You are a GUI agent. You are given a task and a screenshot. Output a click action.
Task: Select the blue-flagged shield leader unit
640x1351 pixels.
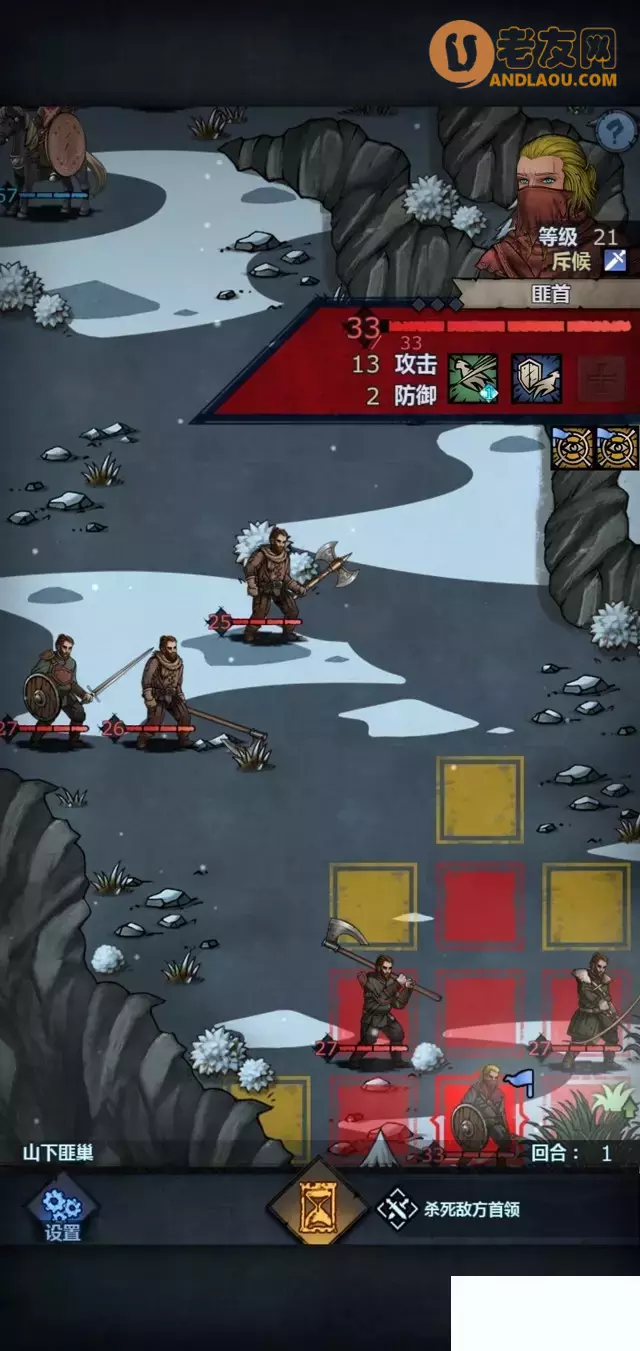point(480,1118)
